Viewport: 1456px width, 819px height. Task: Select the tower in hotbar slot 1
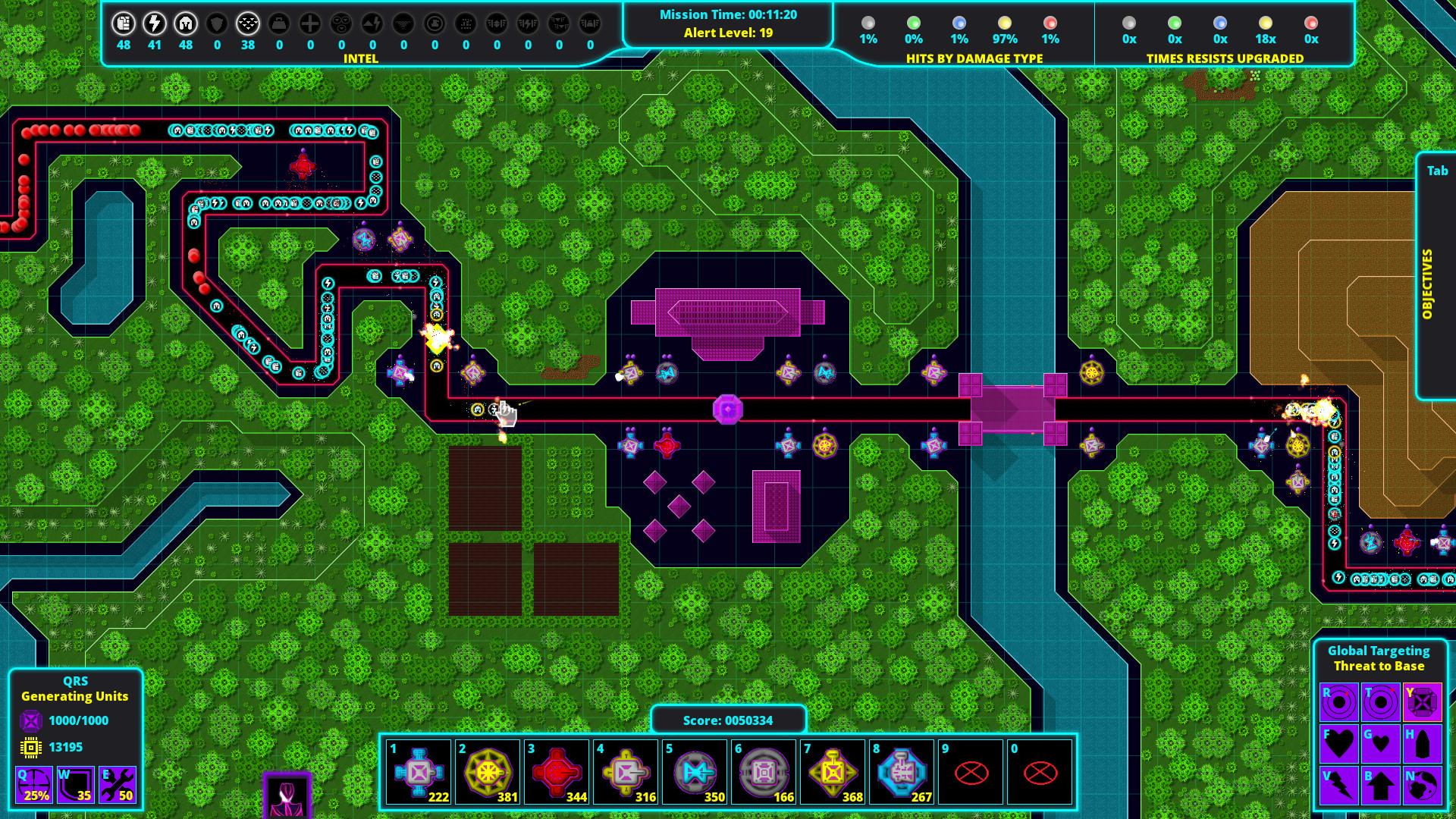pos(419,771)
